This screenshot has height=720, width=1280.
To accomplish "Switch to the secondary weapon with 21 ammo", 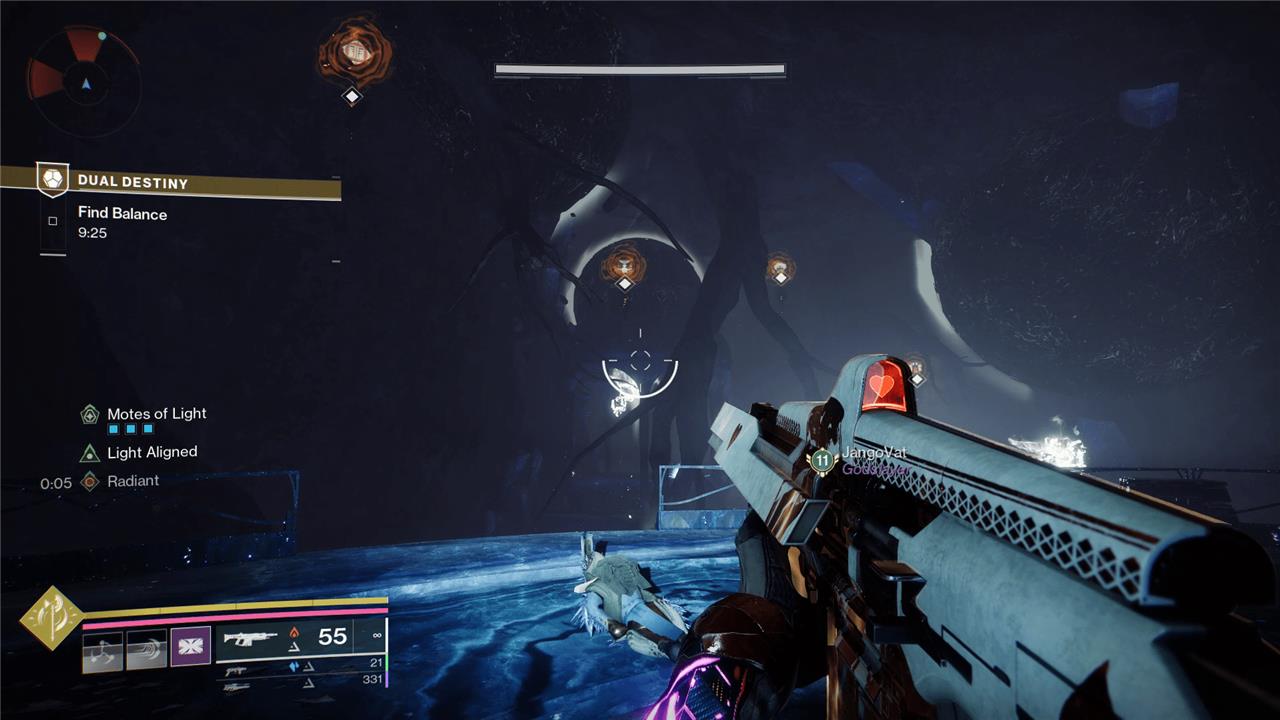I will [x=300, y=664].
